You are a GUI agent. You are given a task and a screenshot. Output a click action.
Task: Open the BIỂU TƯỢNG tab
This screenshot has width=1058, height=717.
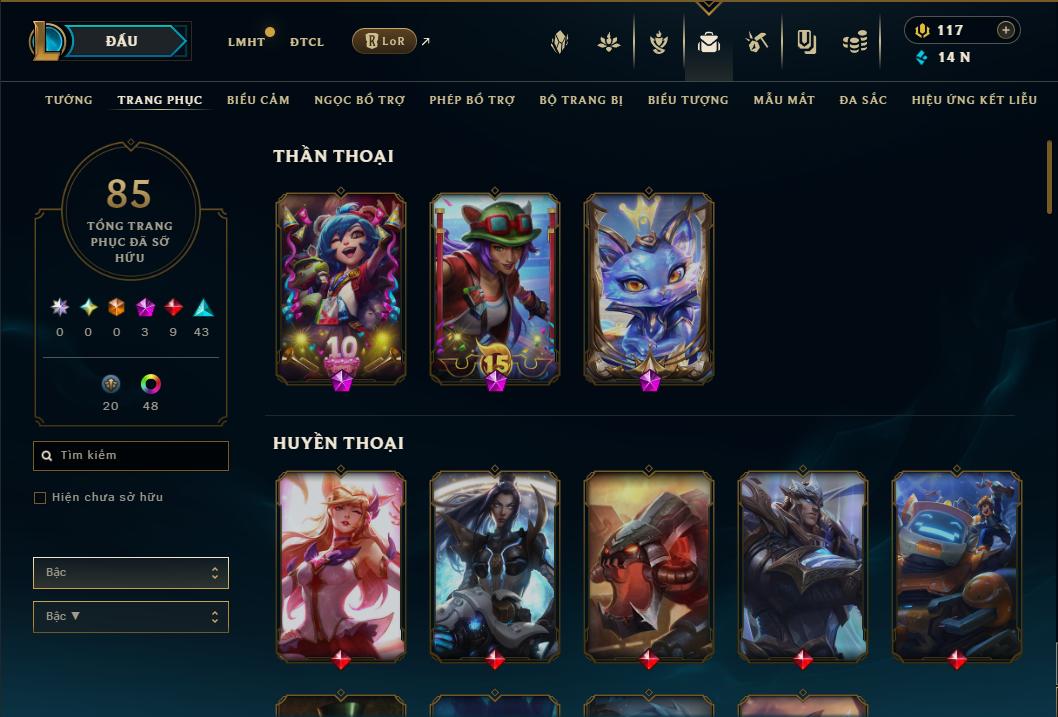coord(688,100)
